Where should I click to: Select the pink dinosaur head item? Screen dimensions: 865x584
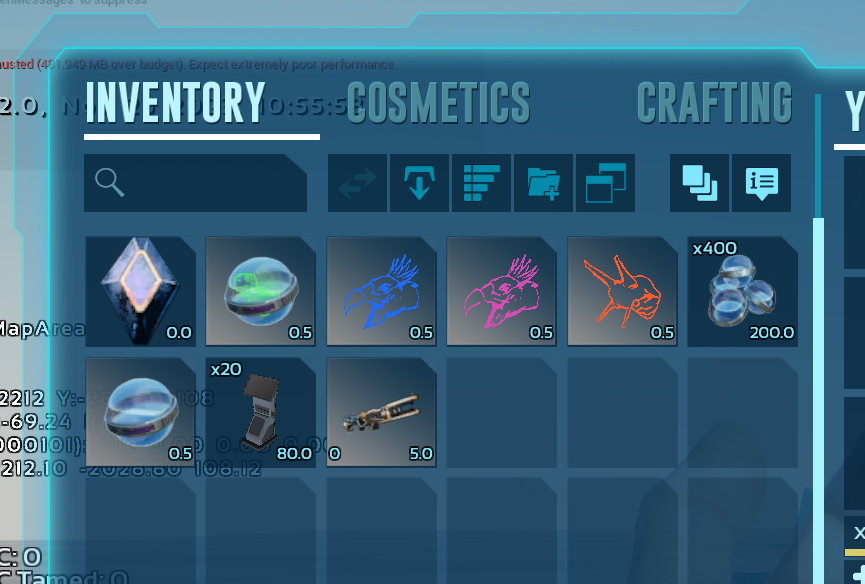click(x=501, y=291)
